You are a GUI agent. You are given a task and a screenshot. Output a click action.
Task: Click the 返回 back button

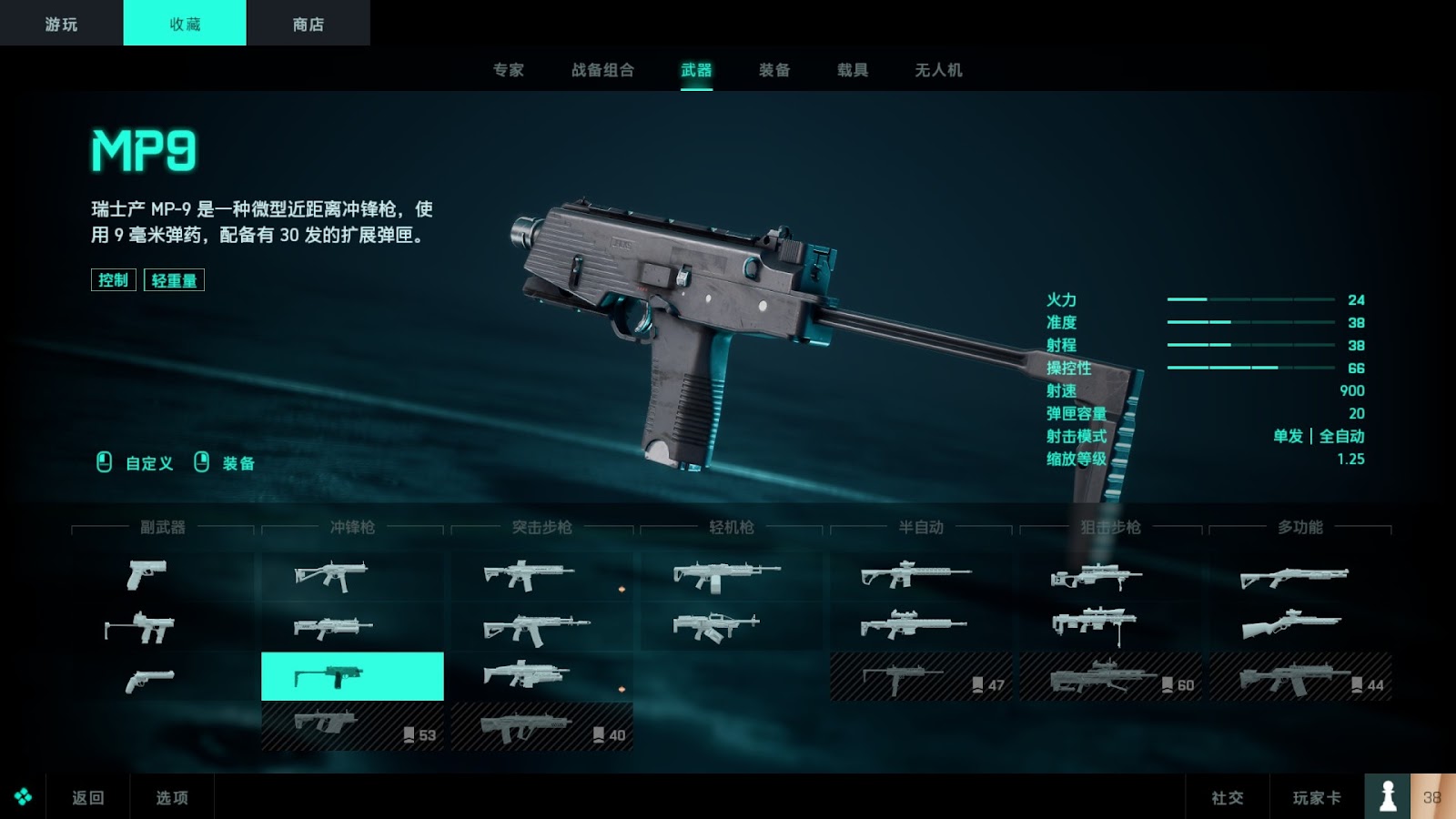(88, 797)
